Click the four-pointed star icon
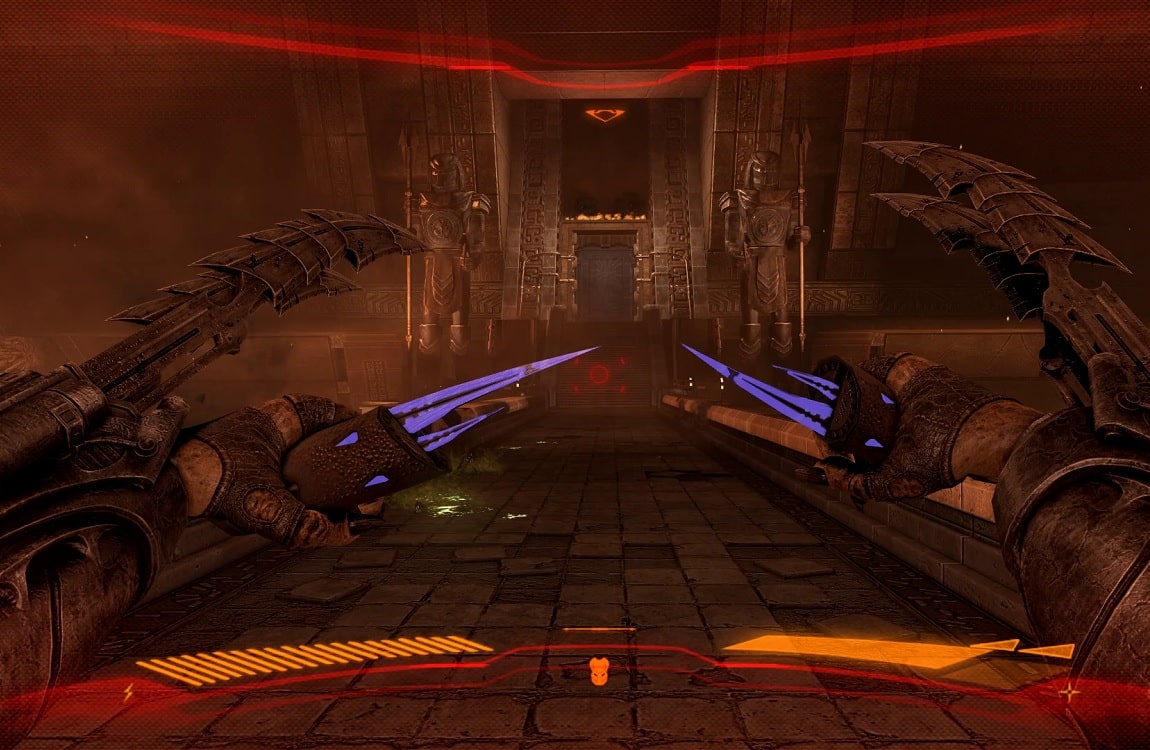The width and height of the screenshot is (1150, 750). (1070, 691)
